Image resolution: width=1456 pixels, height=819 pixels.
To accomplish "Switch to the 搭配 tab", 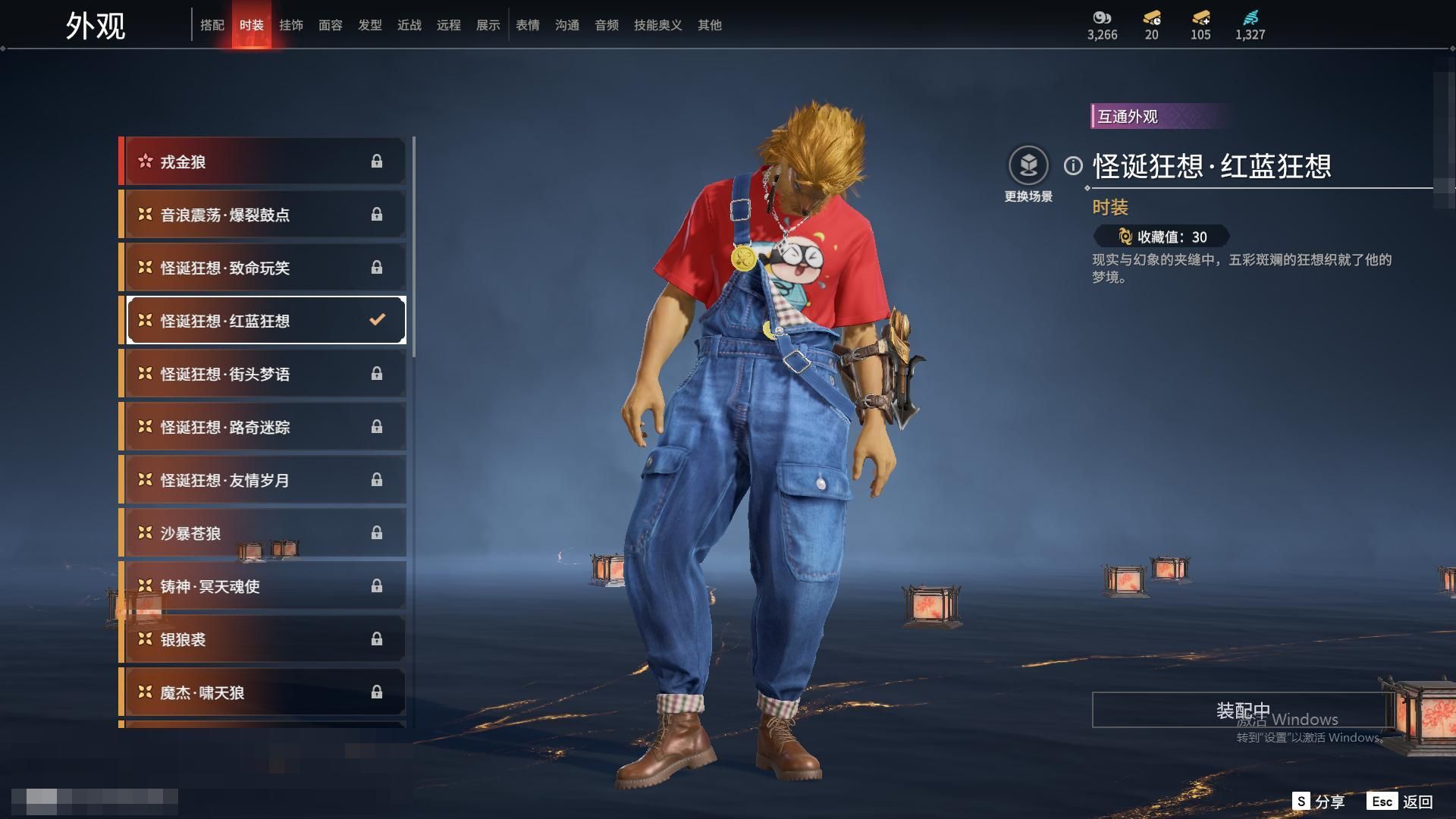I will (x=212, y=25).
